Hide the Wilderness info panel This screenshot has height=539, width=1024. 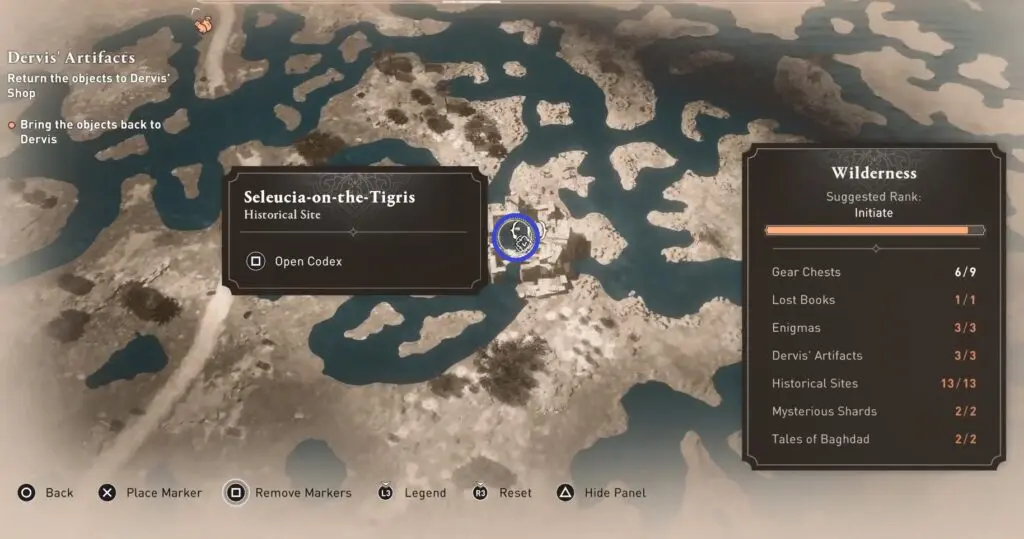click(602, 493)
